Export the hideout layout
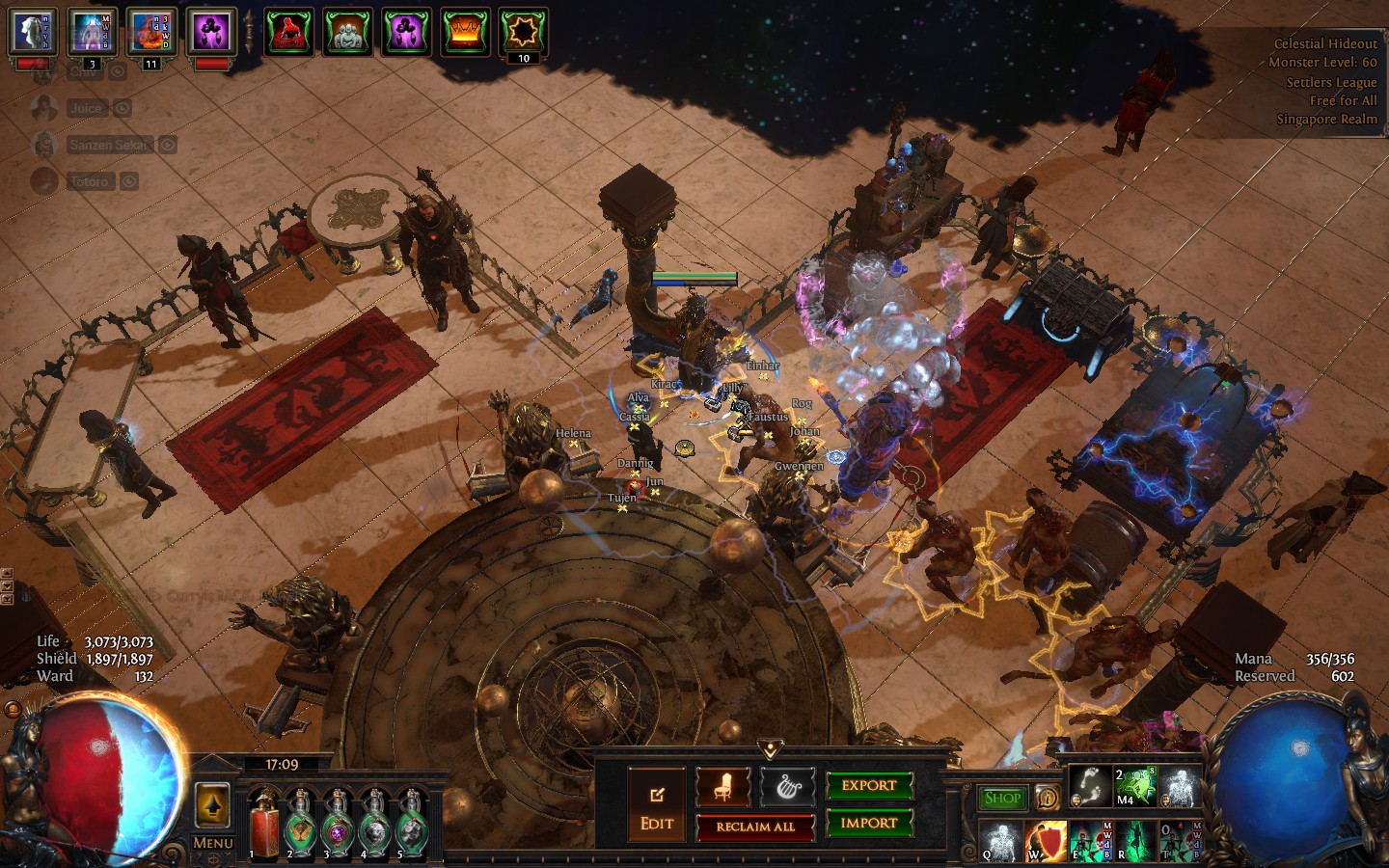This screenshot has width=1389, height=868. pyautogui.click(x=869, y=786)
